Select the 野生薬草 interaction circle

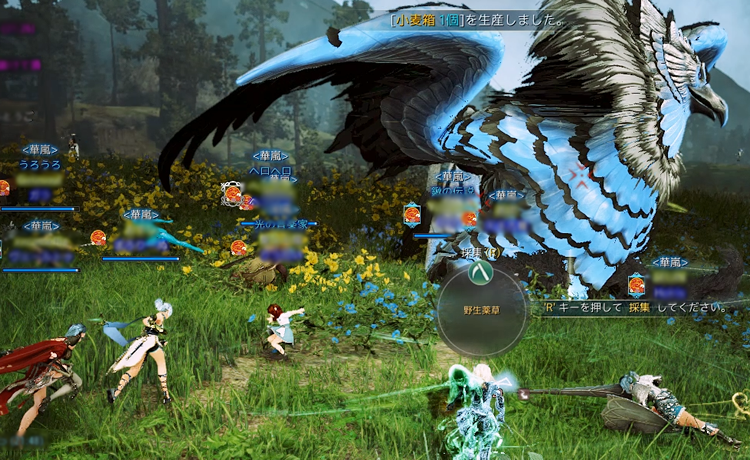pos(482,312)
